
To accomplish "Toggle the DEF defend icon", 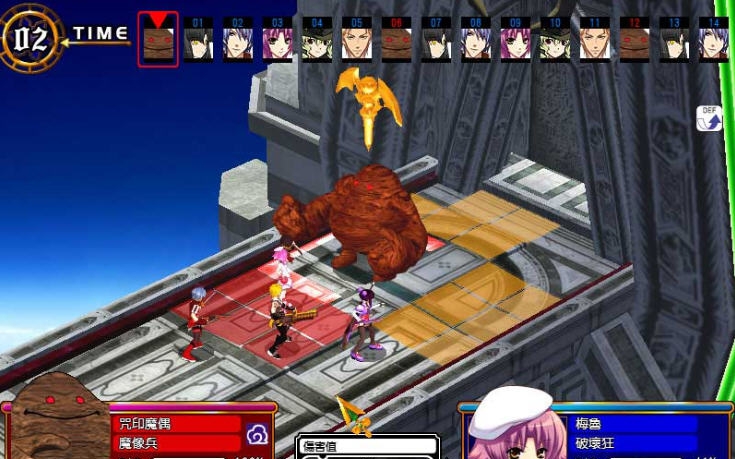I will pyautogui.click(x=709, y=119).
